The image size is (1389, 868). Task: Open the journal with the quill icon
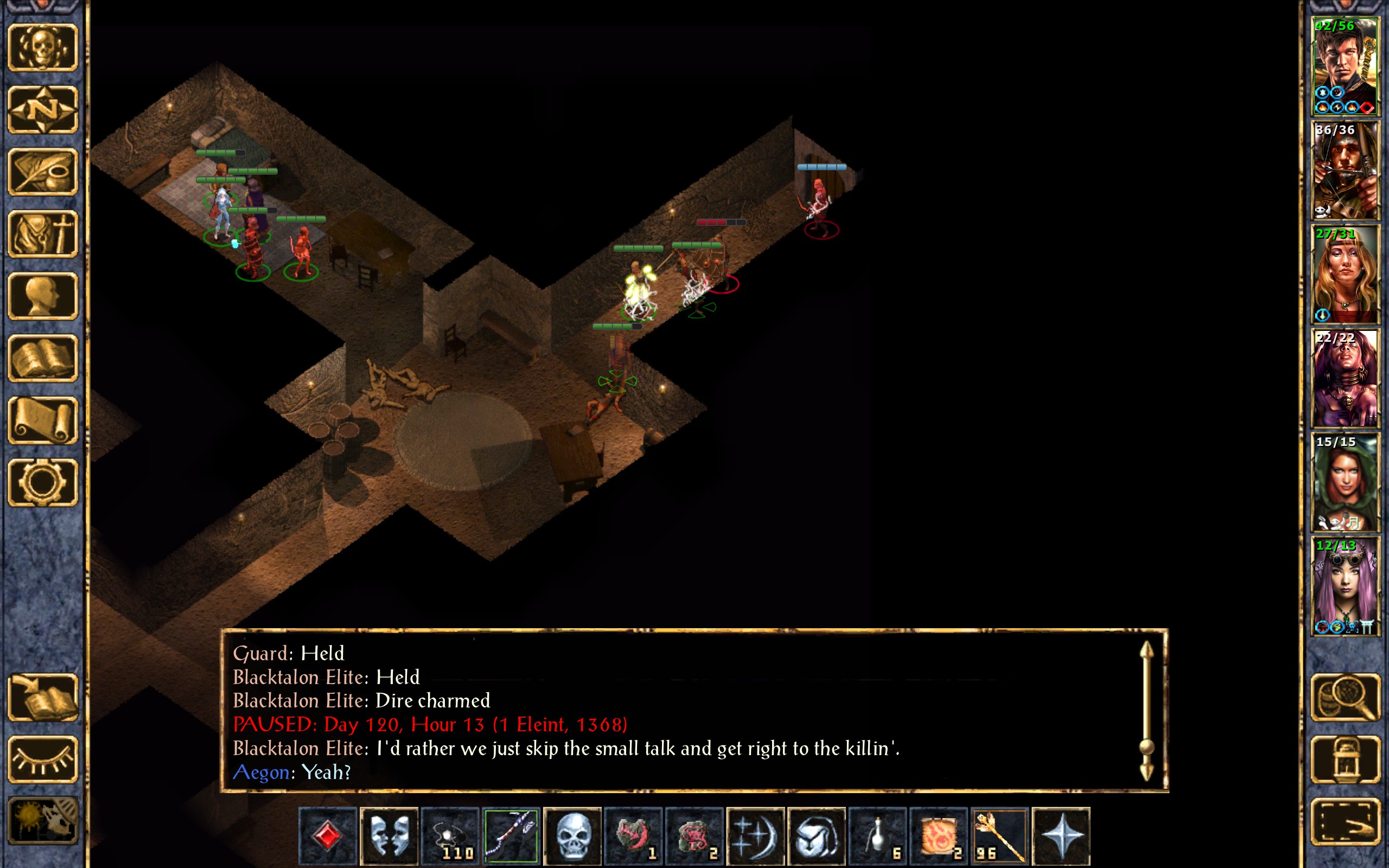click(x=43, y=171)
